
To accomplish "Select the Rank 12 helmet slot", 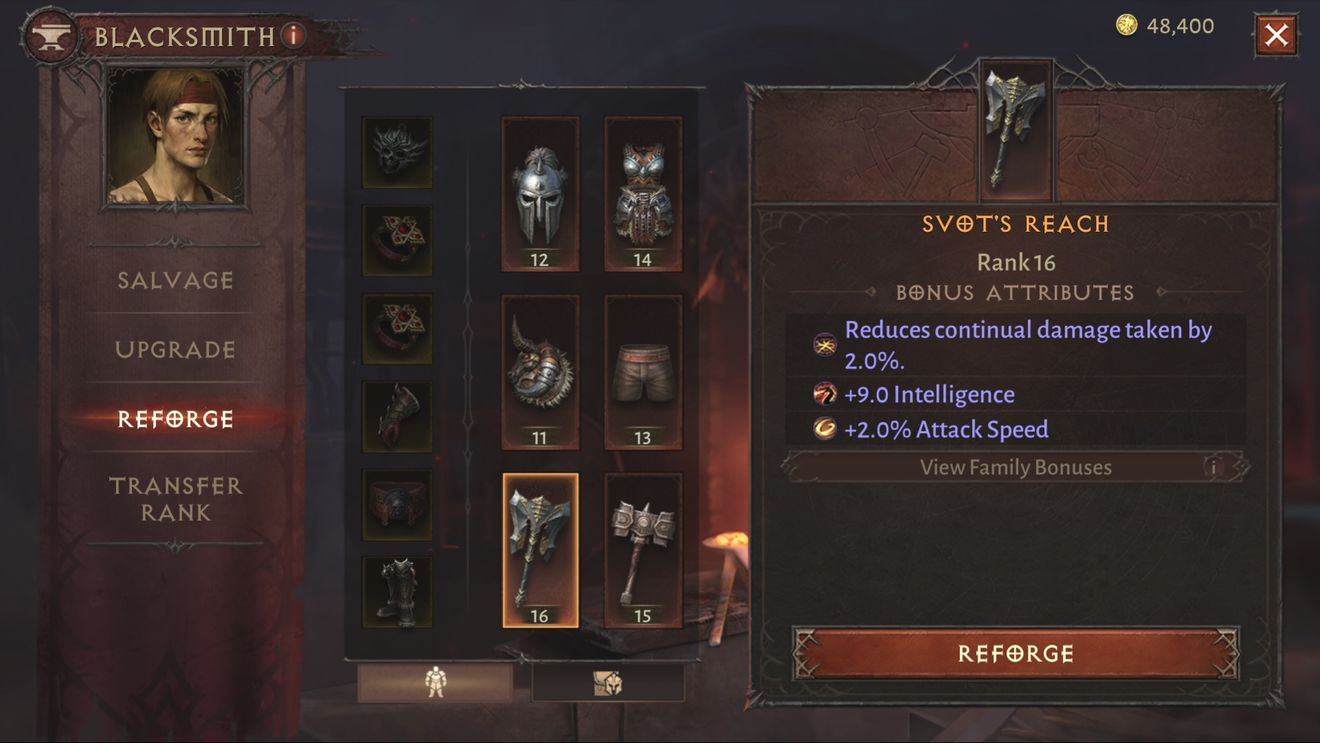I will click(540, 192).
